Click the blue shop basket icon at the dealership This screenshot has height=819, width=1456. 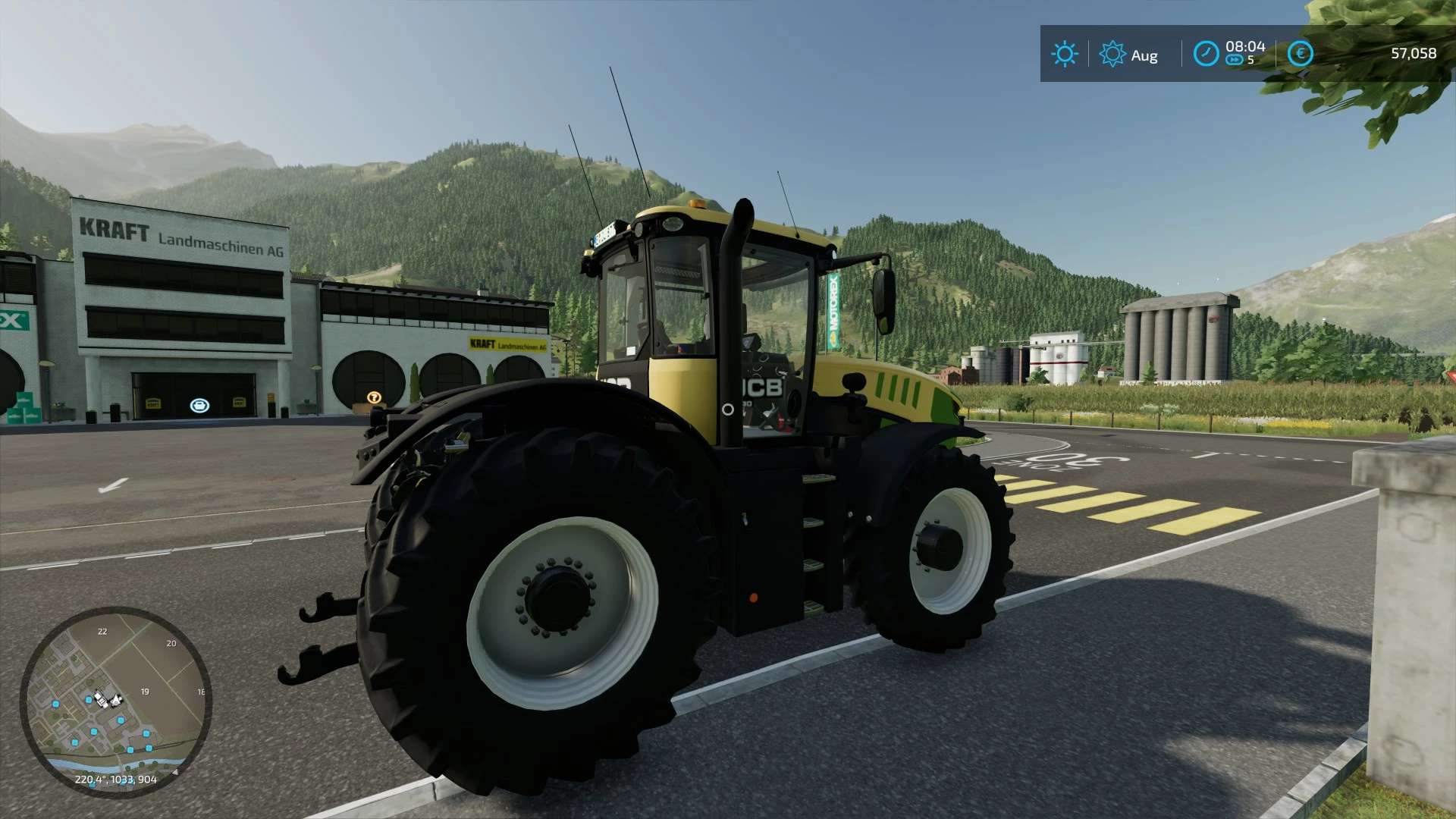click(x=200, y=404)
